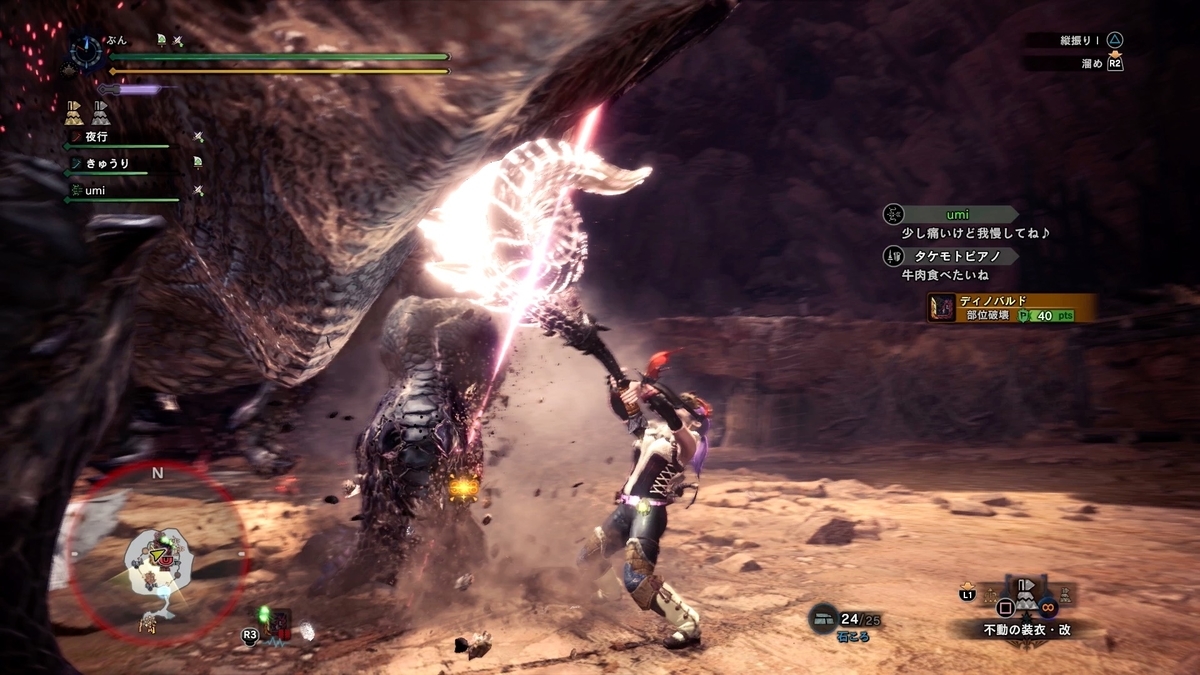Click the gold mantle status icon
Image resolution: width=1200 pixels, height=675 pixels.
click(74, 111)
